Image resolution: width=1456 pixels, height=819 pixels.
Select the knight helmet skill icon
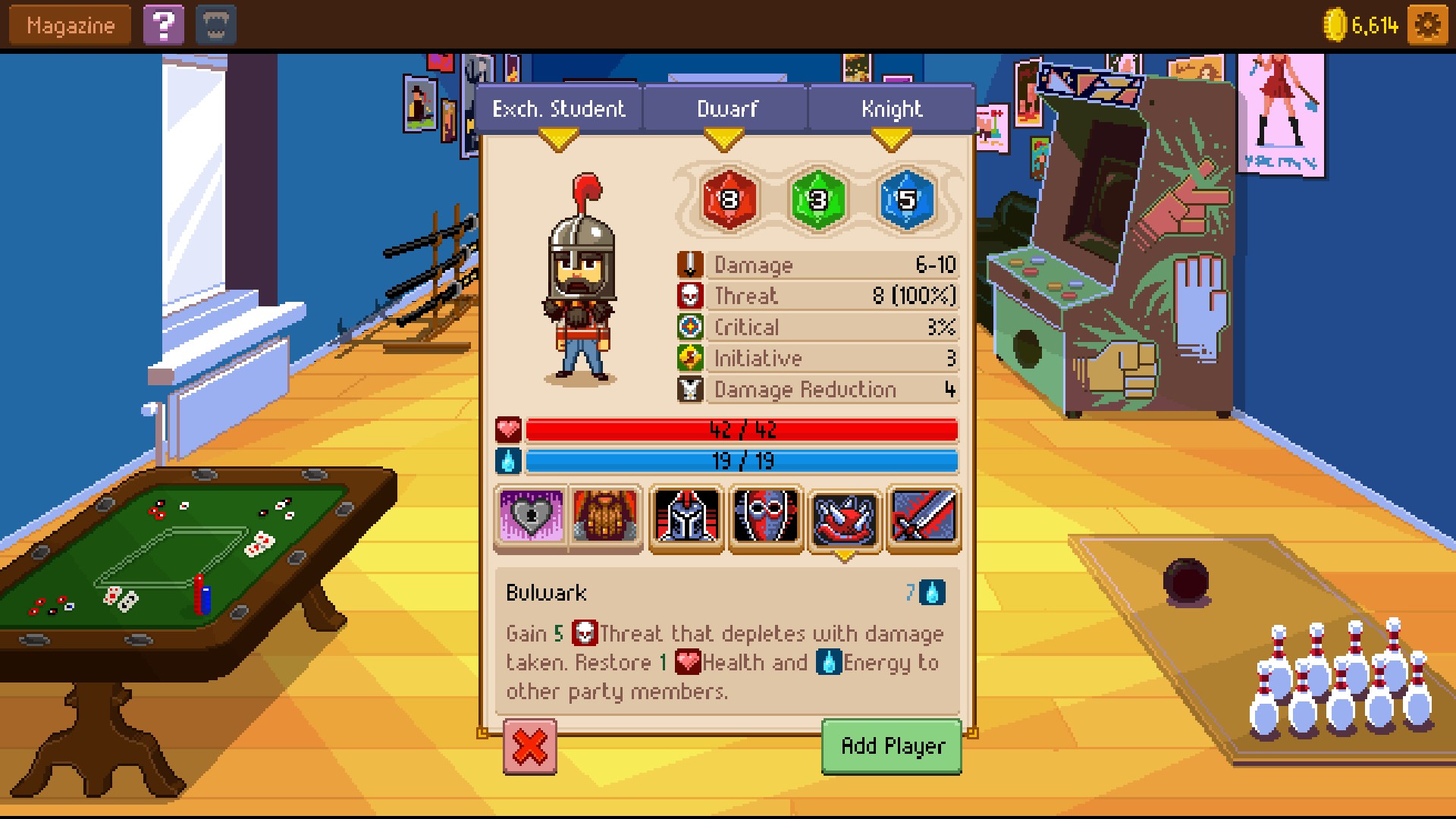(686, 517)
